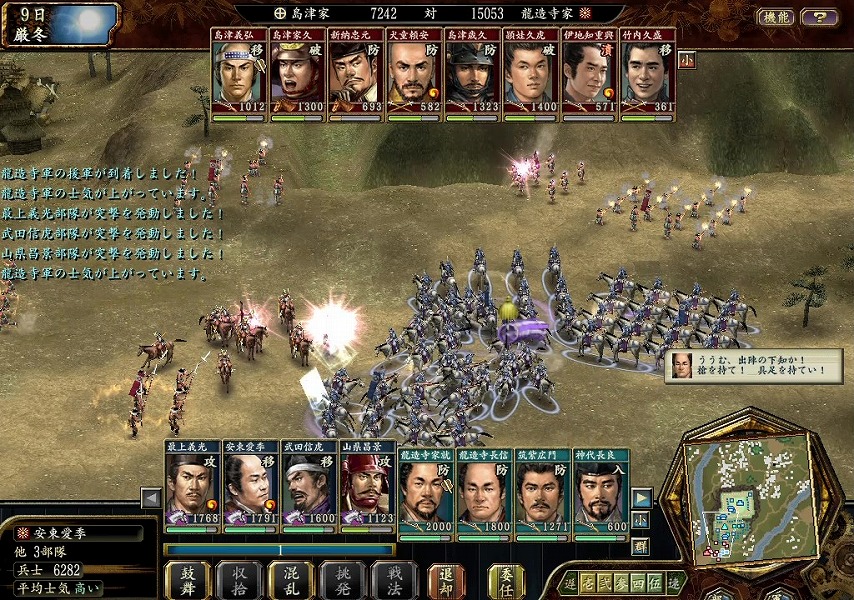Activate the 鼓舞 encourage command
This screenshot has width=854, height=600.
click(x=188, y=580)
